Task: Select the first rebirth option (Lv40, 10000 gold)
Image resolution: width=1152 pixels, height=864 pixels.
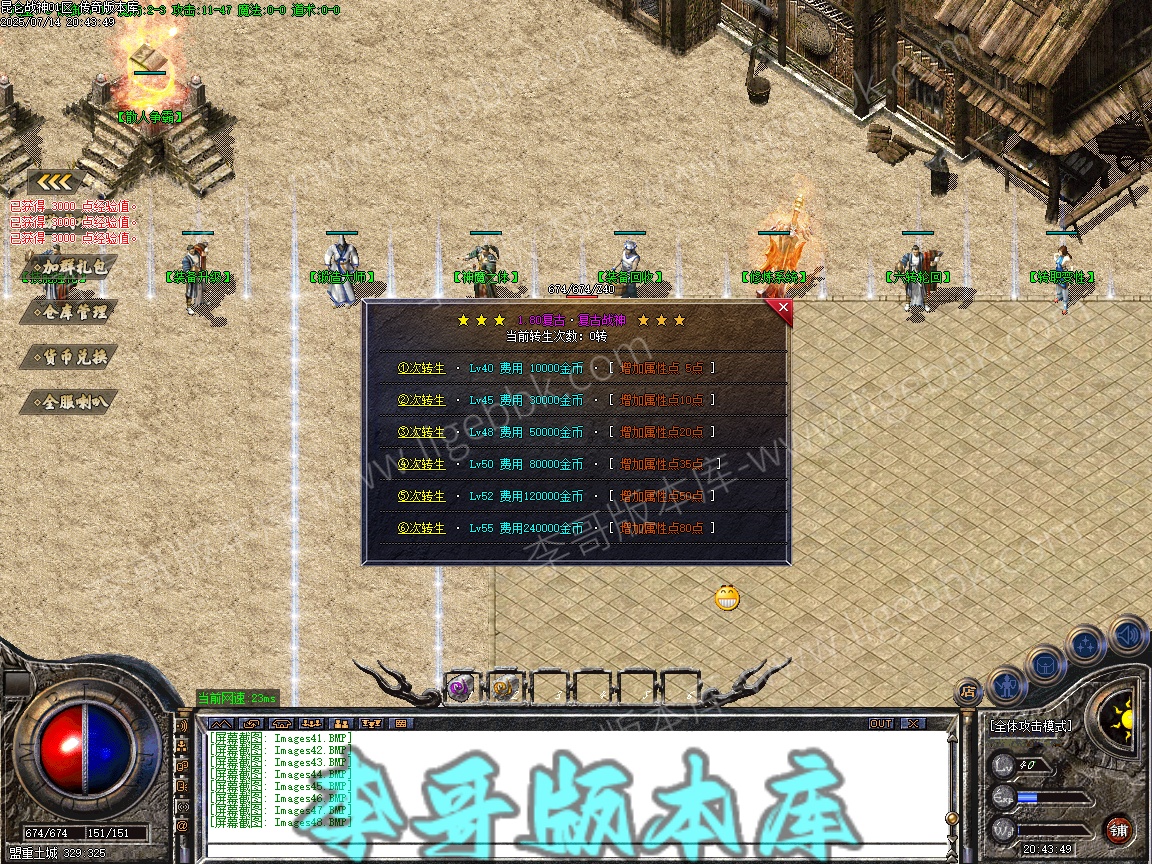Action: [422, 368]
